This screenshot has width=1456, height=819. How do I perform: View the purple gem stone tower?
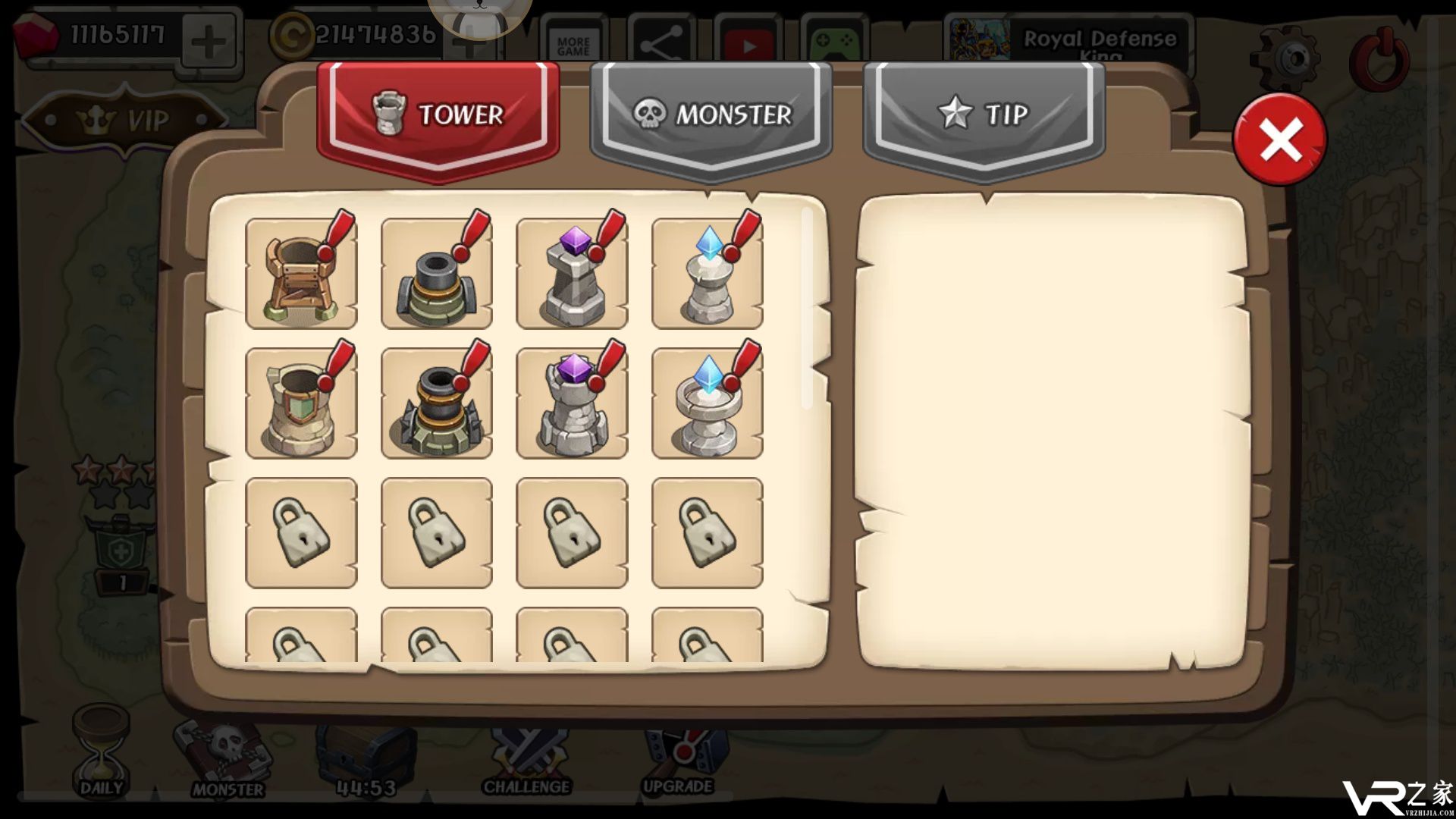[572, 274]
